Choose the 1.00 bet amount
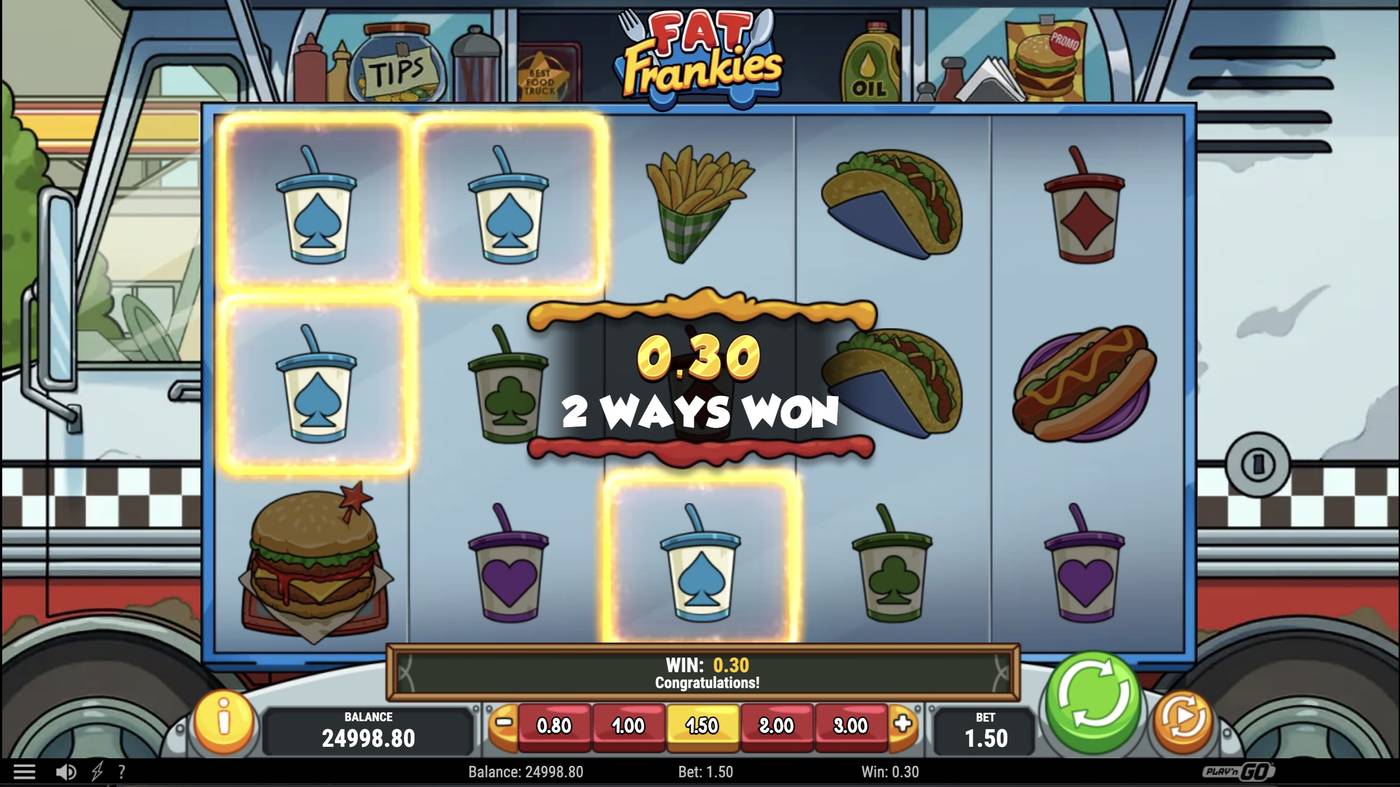 click(629, 726)
